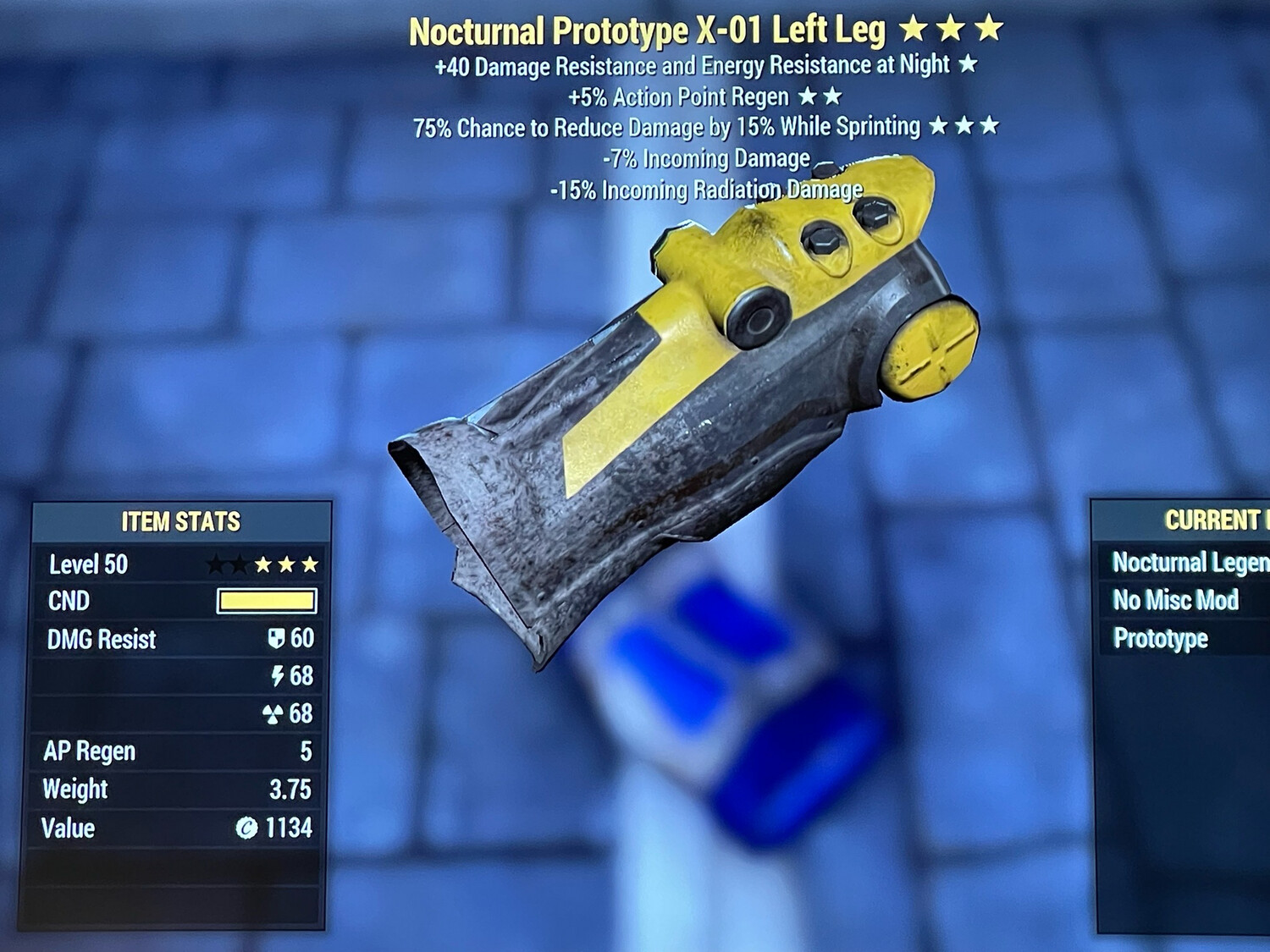Click the radiation resistance icon showing 68
The image size is (1270, 952).
tap(273, 713)
